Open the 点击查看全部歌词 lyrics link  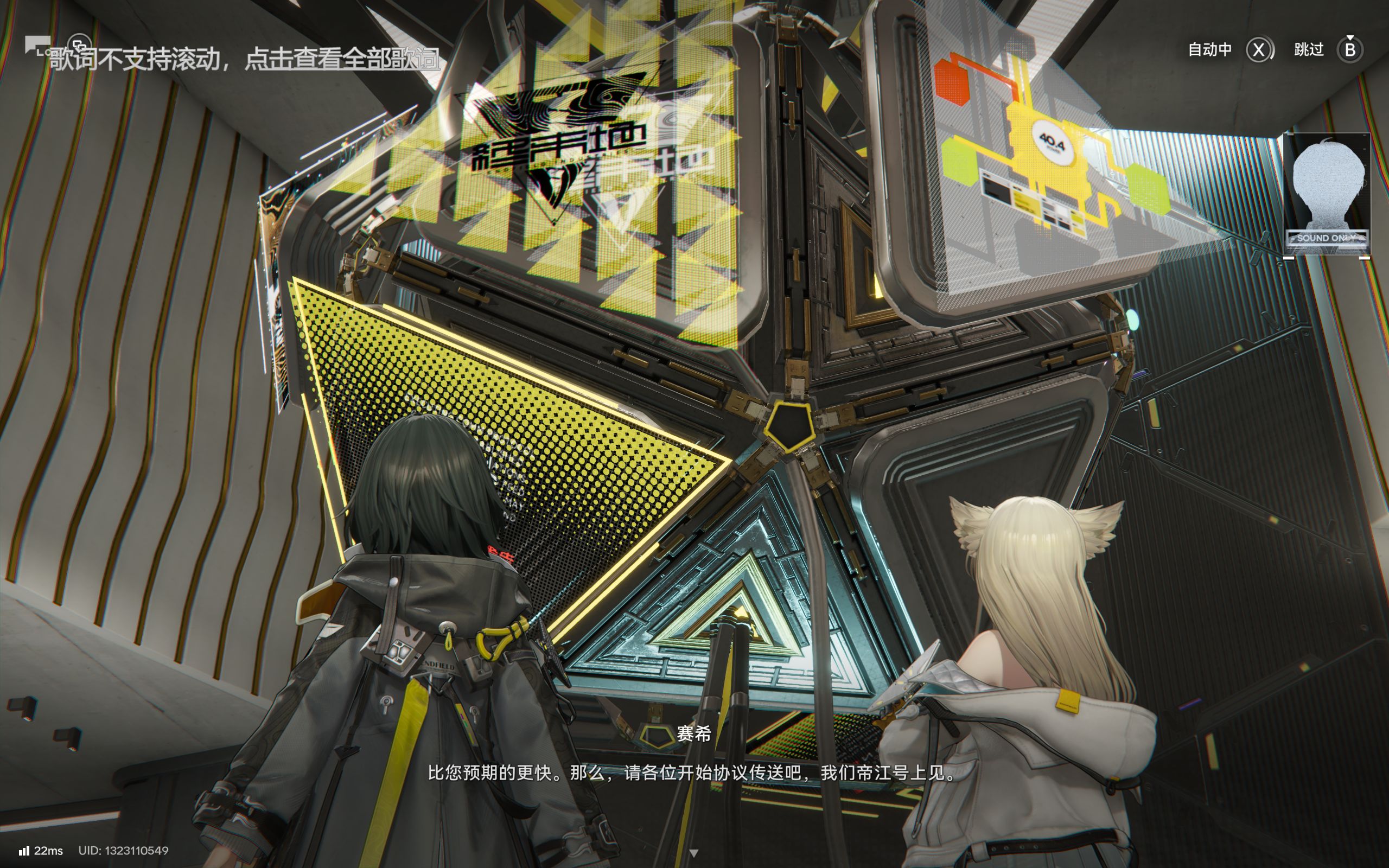343,59
